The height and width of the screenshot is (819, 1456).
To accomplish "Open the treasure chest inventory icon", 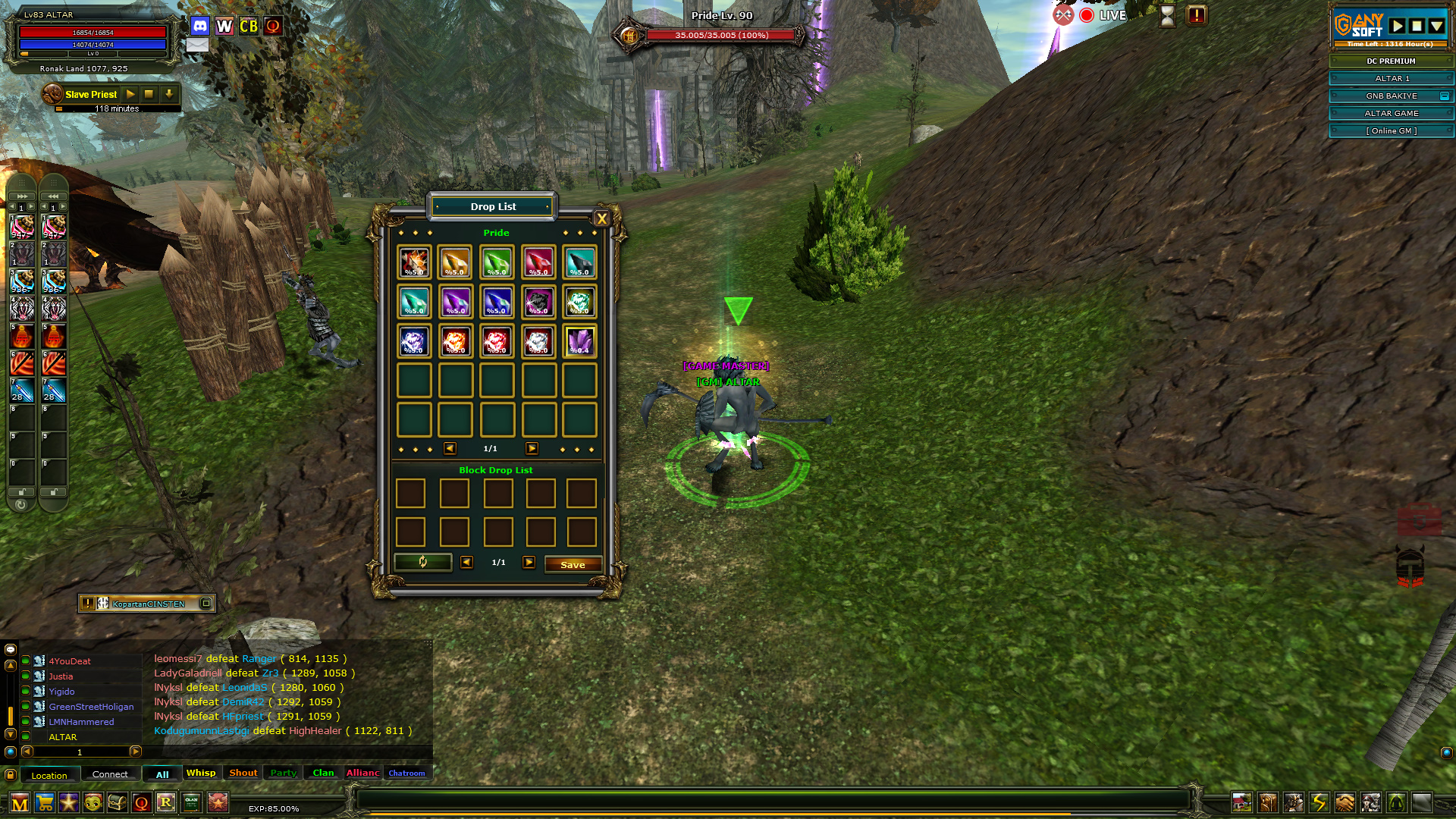I will click(118, 802).
